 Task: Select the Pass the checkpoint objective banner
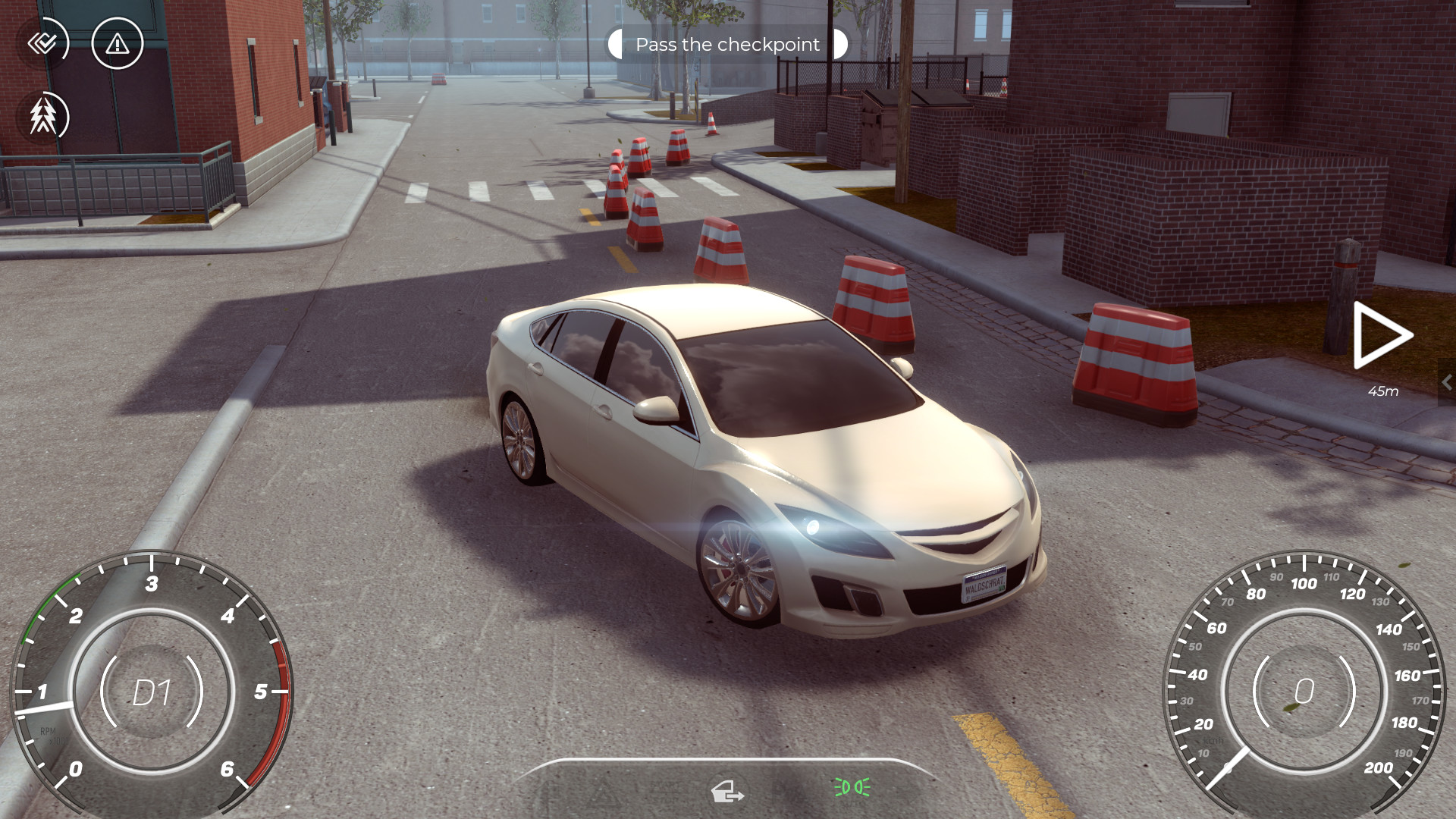coord(726,44)
